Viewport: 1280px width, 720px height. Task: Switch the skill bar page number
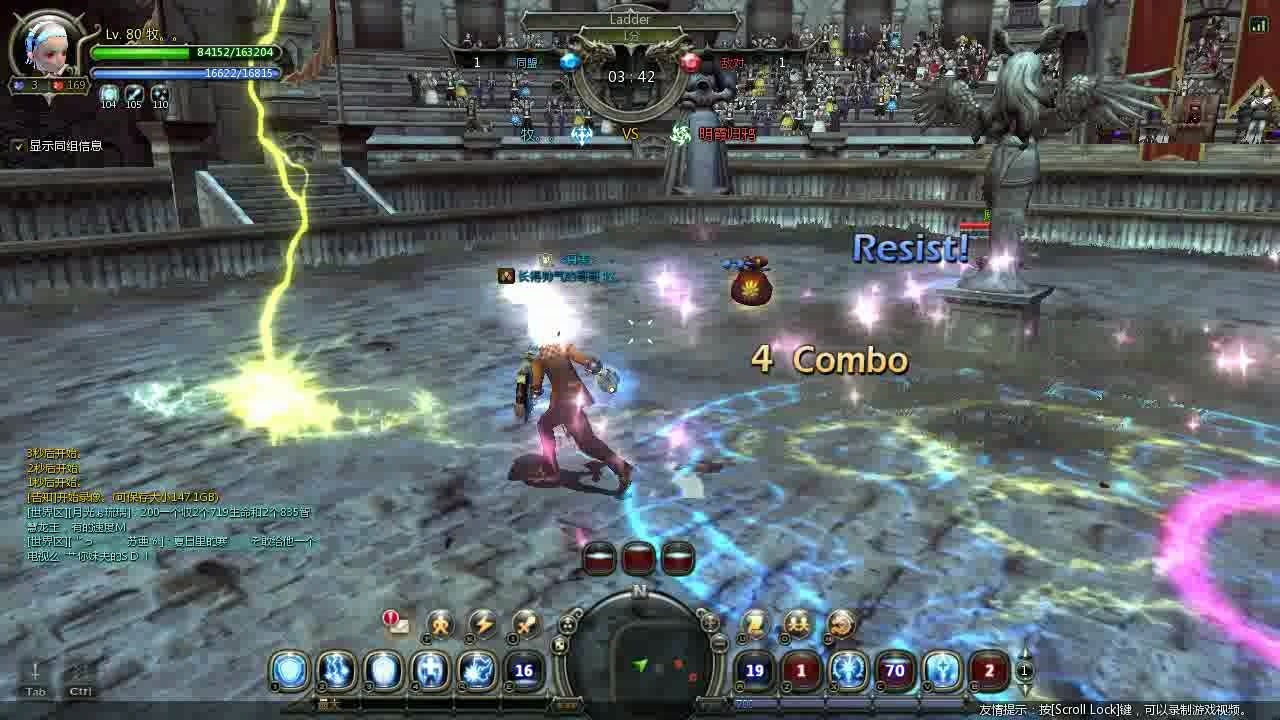point(1024,671)
